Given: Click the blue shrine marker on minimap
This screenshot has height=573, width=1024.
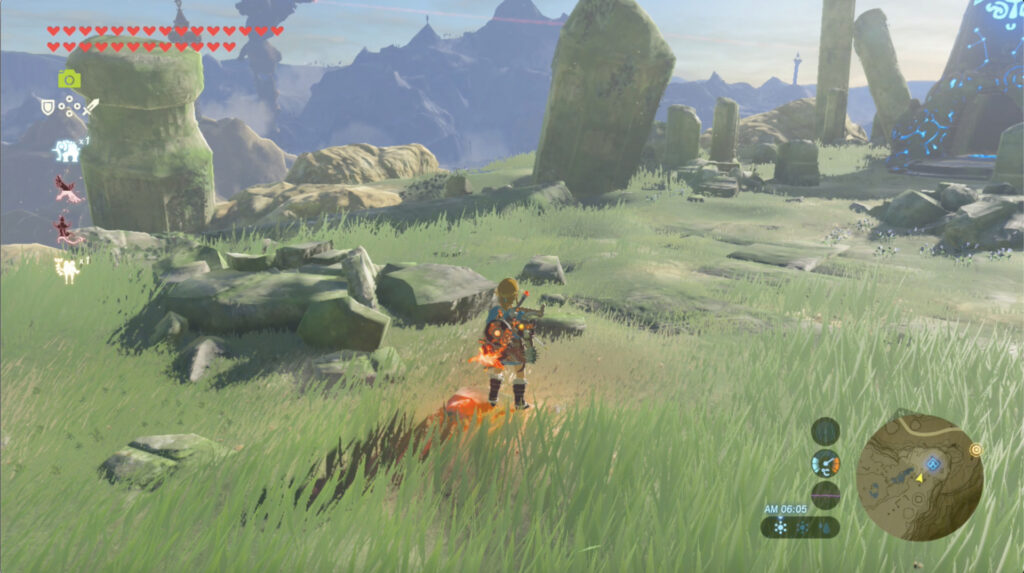Looking at the screenshot, I should point(932,463).
